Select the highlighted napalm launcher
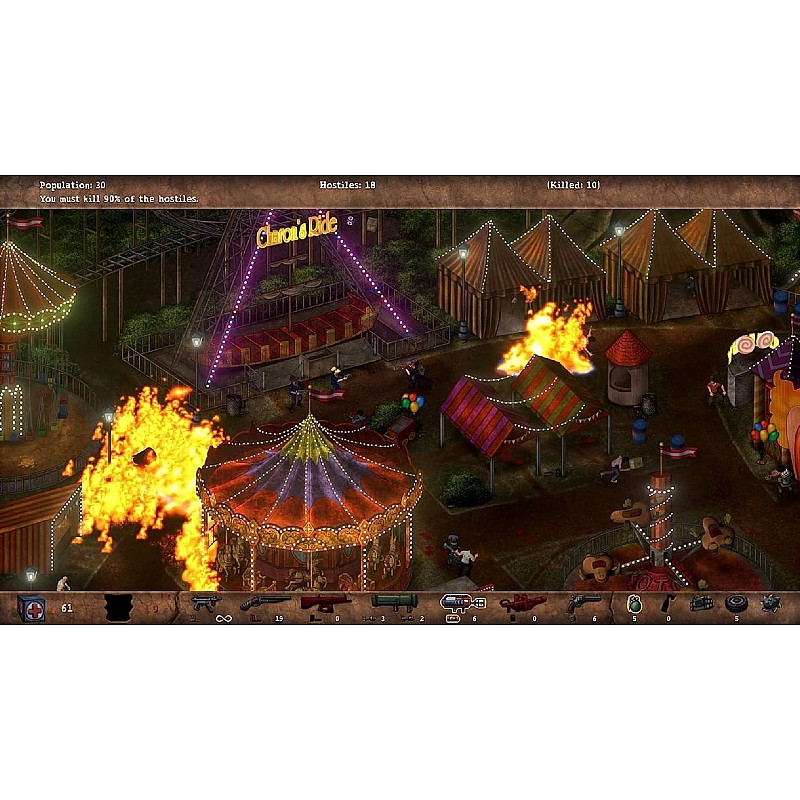Screen dimensions: 800x800 tap(463, 603)
